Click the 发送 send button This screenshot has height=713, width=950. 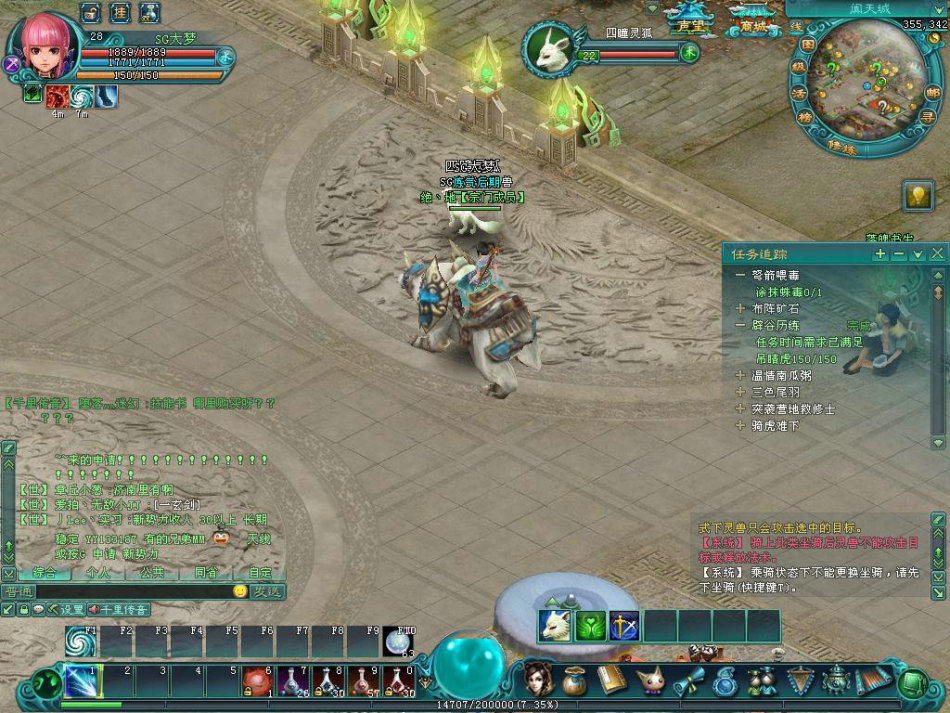(267, 591)
